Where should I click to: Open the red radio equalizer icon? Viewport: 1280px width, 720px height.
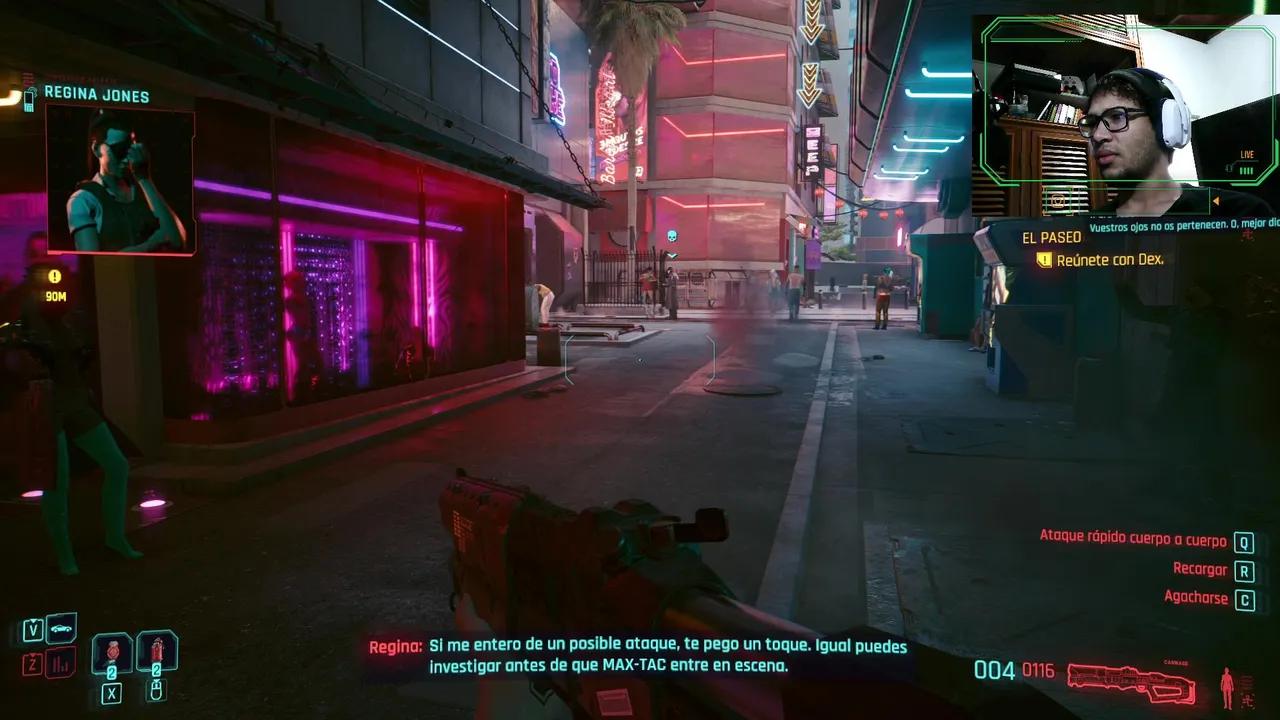pyautogui.click(x=61, y=662)
